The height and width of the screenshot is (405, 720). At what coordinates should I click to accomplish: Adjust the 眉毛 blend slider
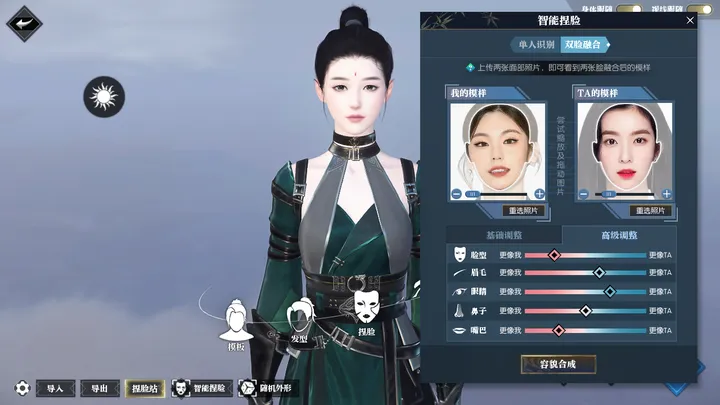click(600, 273)
